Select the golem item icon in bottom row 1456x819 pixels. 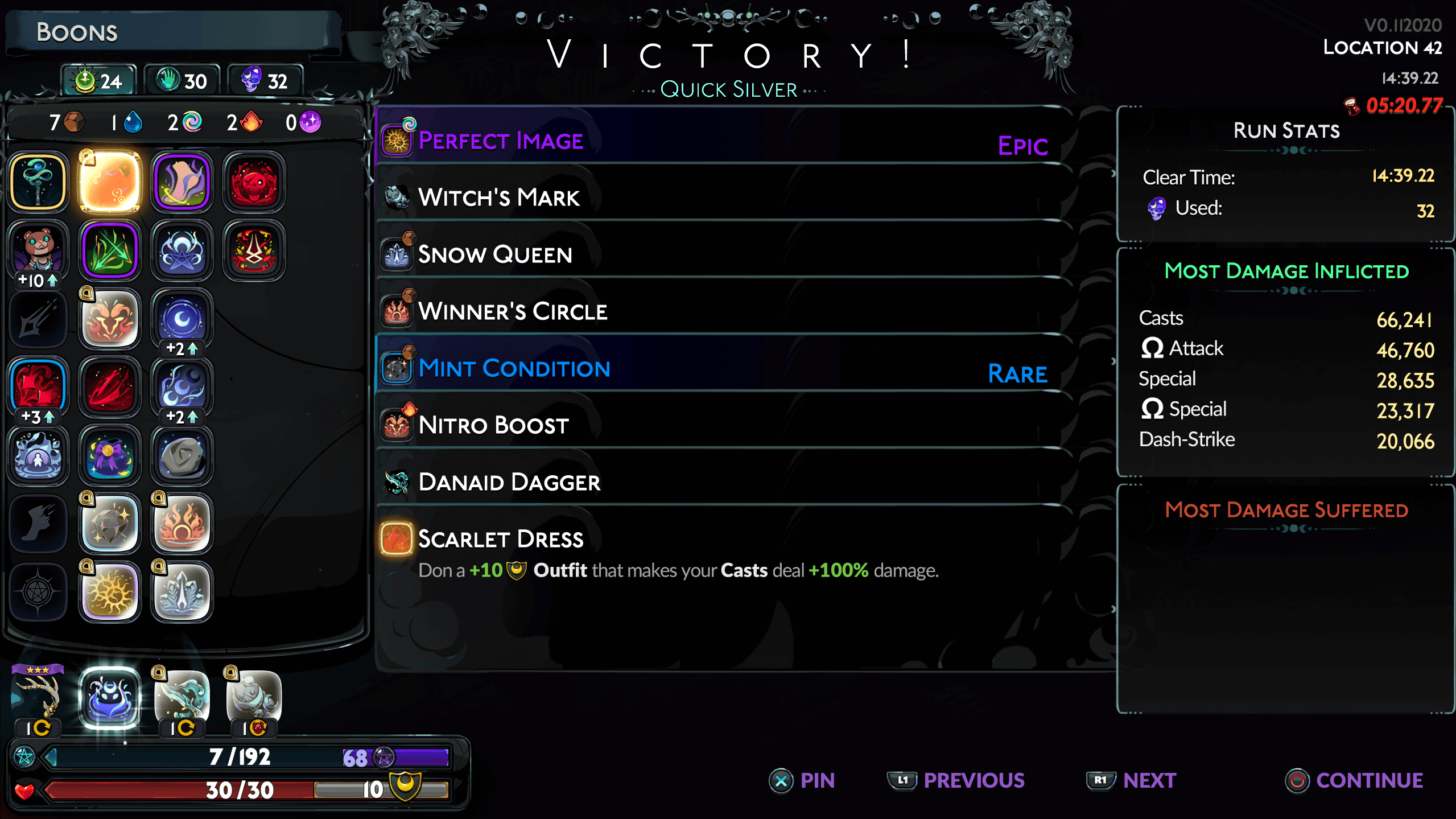pyautogui.click(x=252, y=695)
